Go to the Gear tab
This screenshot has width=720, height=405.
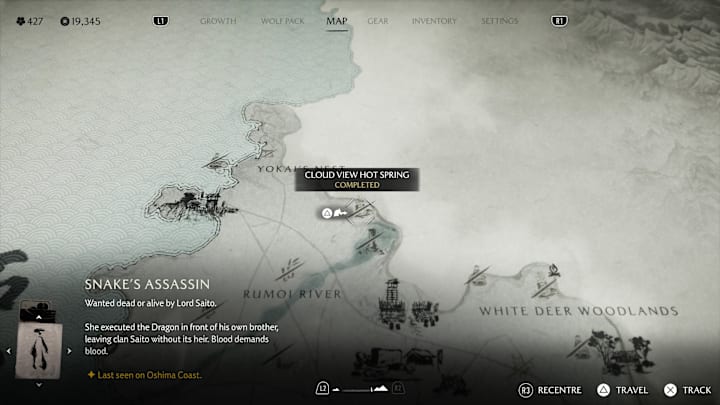click(x=378, y=20)
